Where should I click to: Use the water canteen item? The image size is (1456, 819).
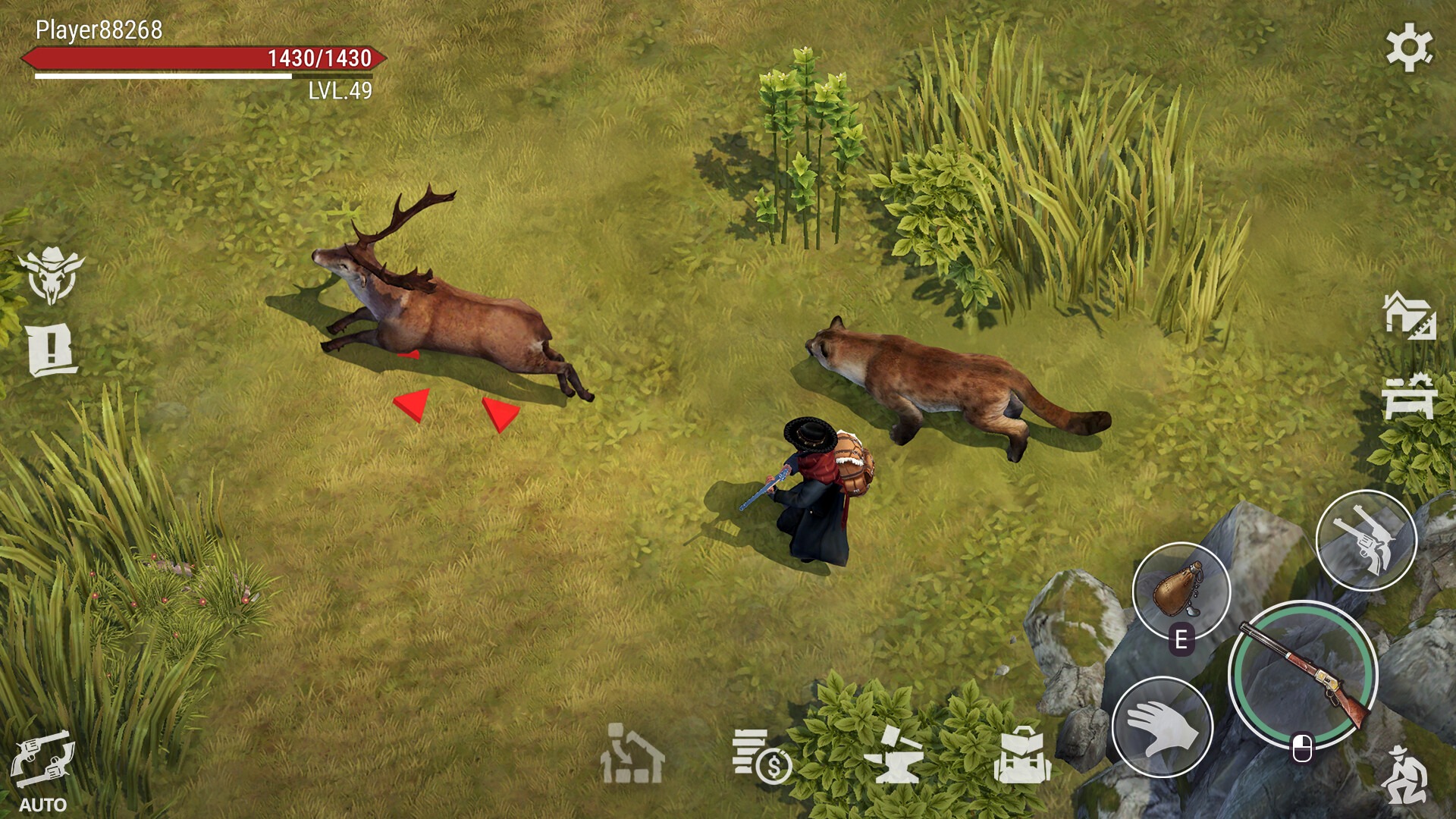[x=1180, y=591]
